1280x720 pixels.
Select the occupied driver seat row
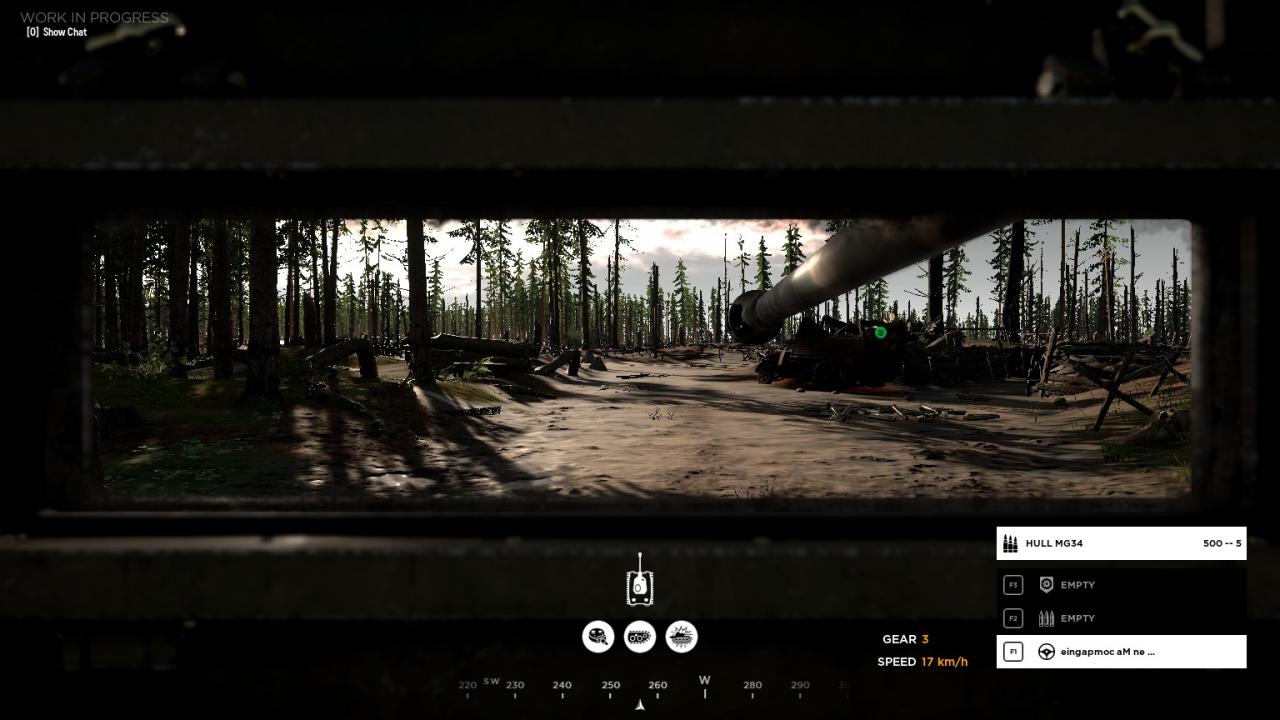click(1121, 652)
